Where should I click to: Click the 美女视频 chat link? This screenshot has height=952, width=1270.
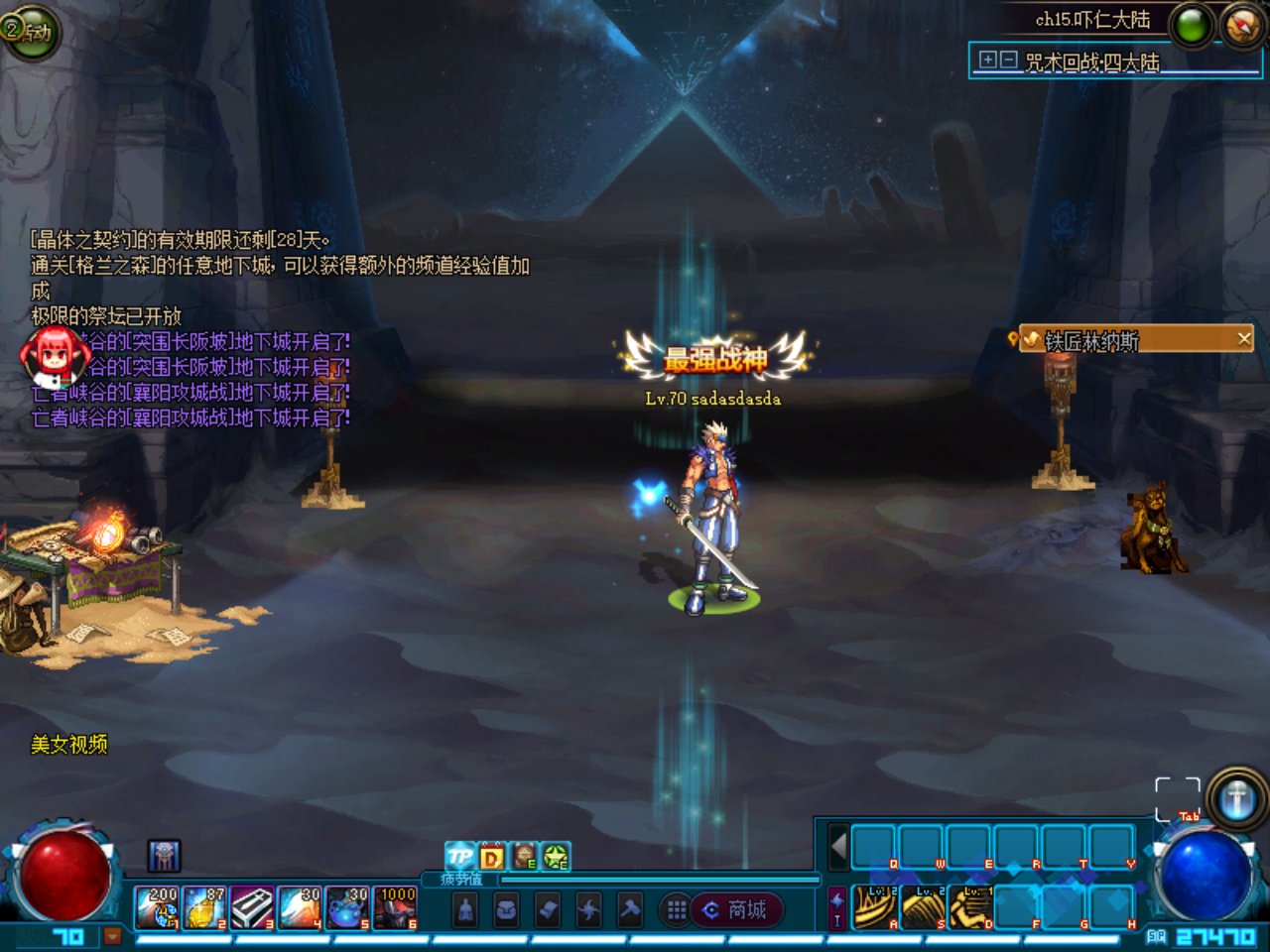click(69, 745)
